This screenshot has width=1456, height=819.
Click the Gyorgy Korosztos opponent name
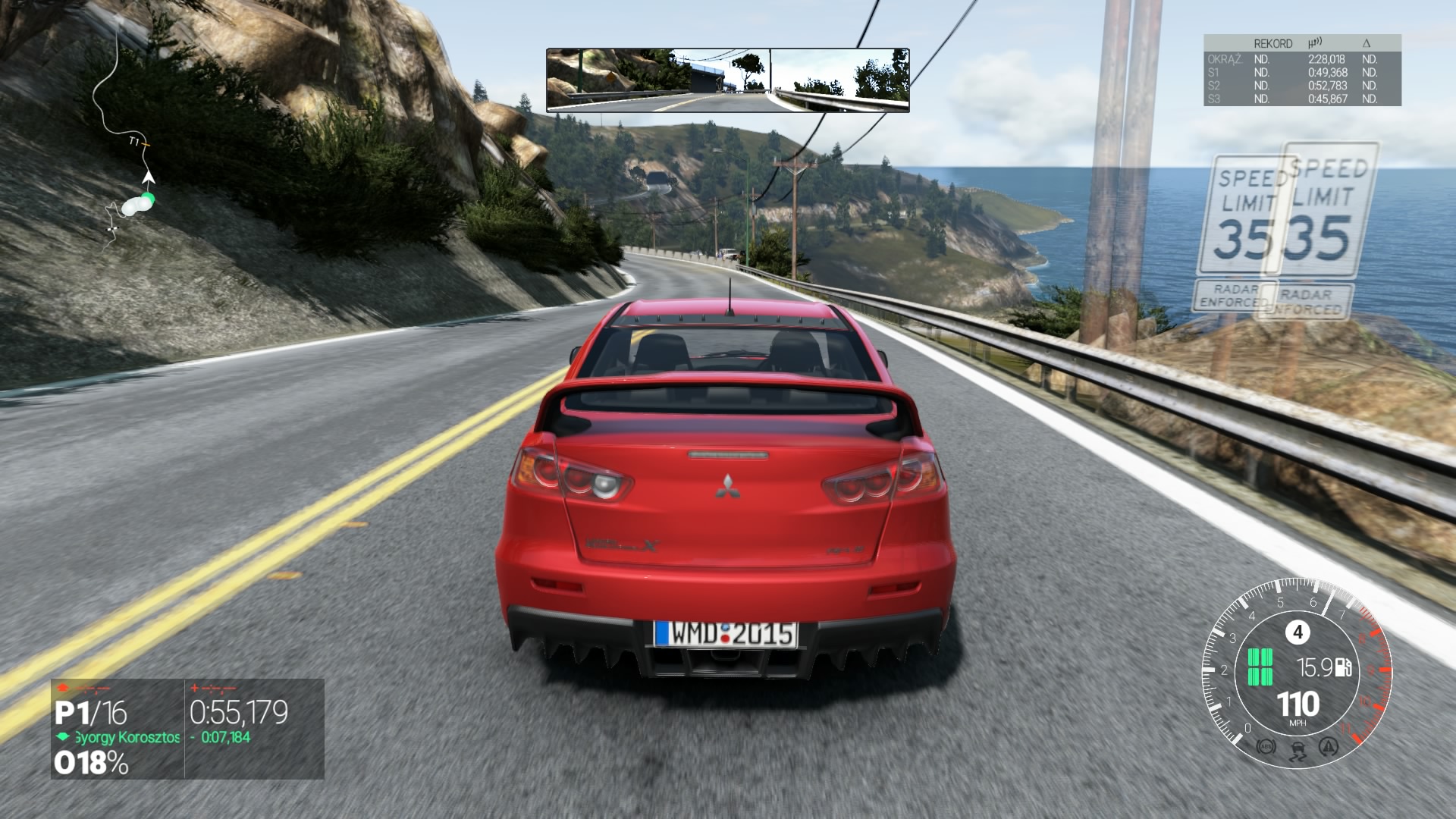pyautogui.click(x=127, y=737)
